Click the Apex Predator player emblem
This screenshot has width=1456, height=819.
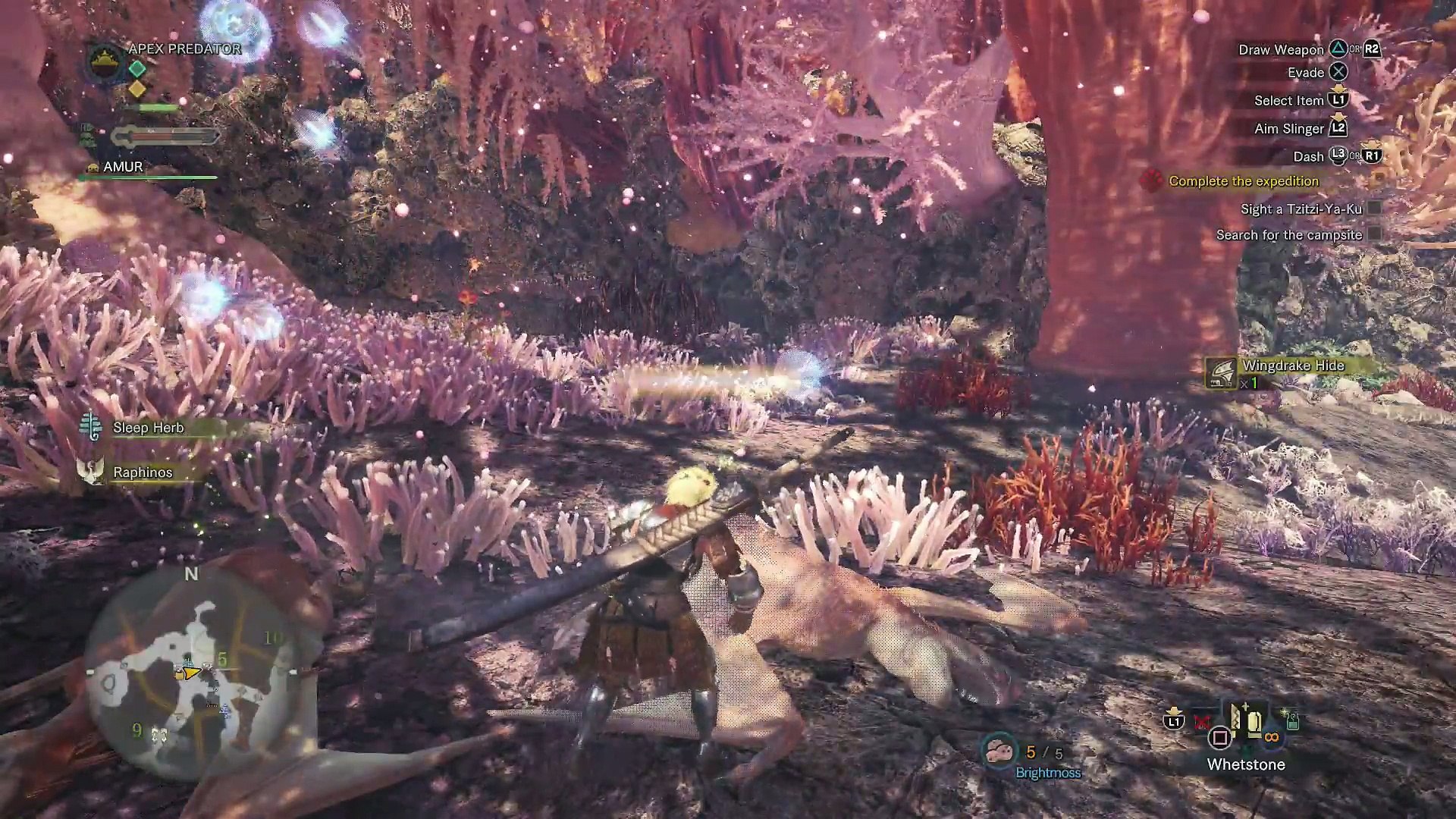click(x=105, y=60)
